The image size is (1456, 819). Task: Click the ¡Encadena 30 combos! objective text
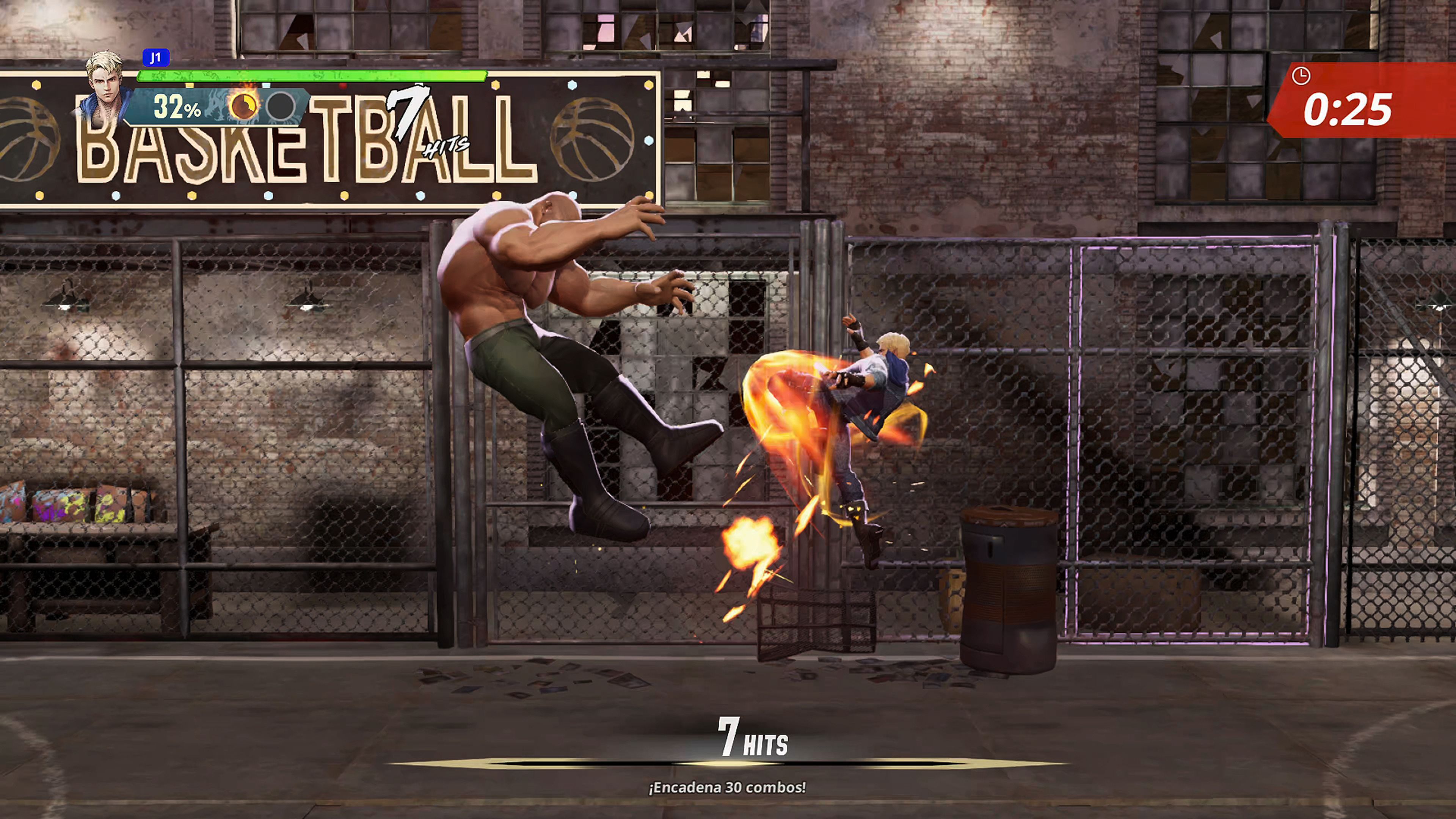point(728,788)
